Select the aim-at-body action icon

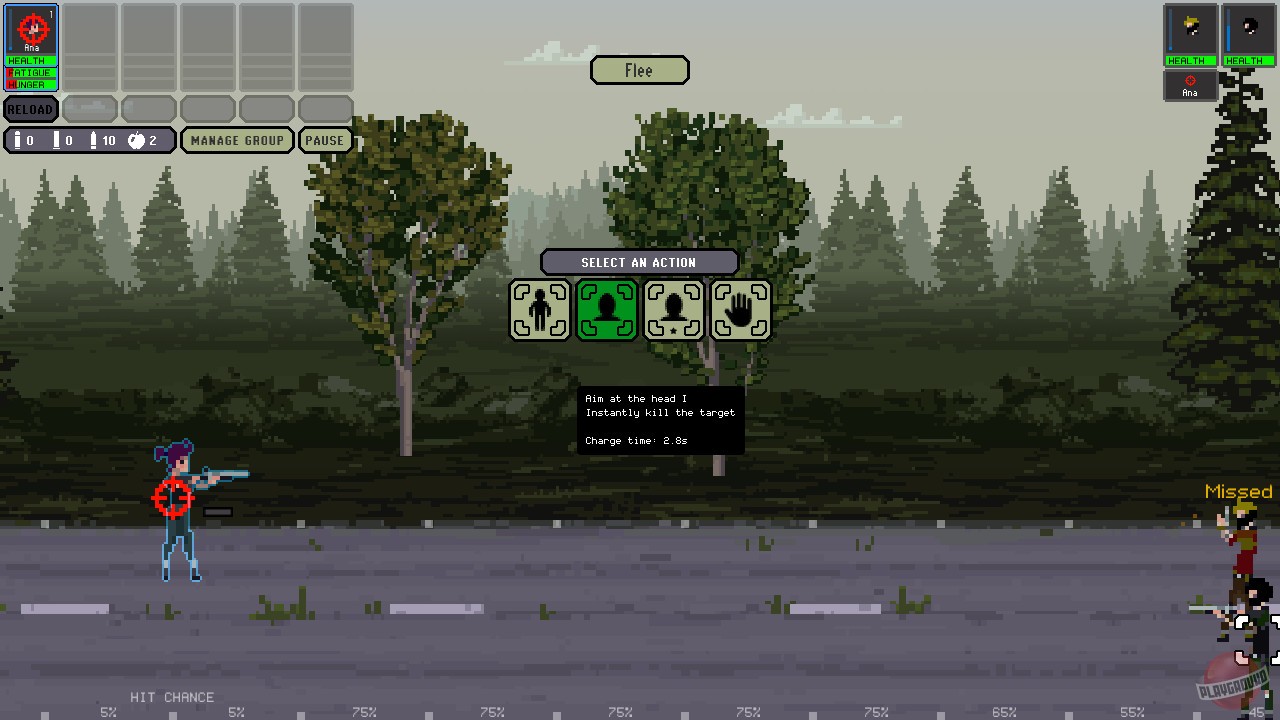point(540,309)
